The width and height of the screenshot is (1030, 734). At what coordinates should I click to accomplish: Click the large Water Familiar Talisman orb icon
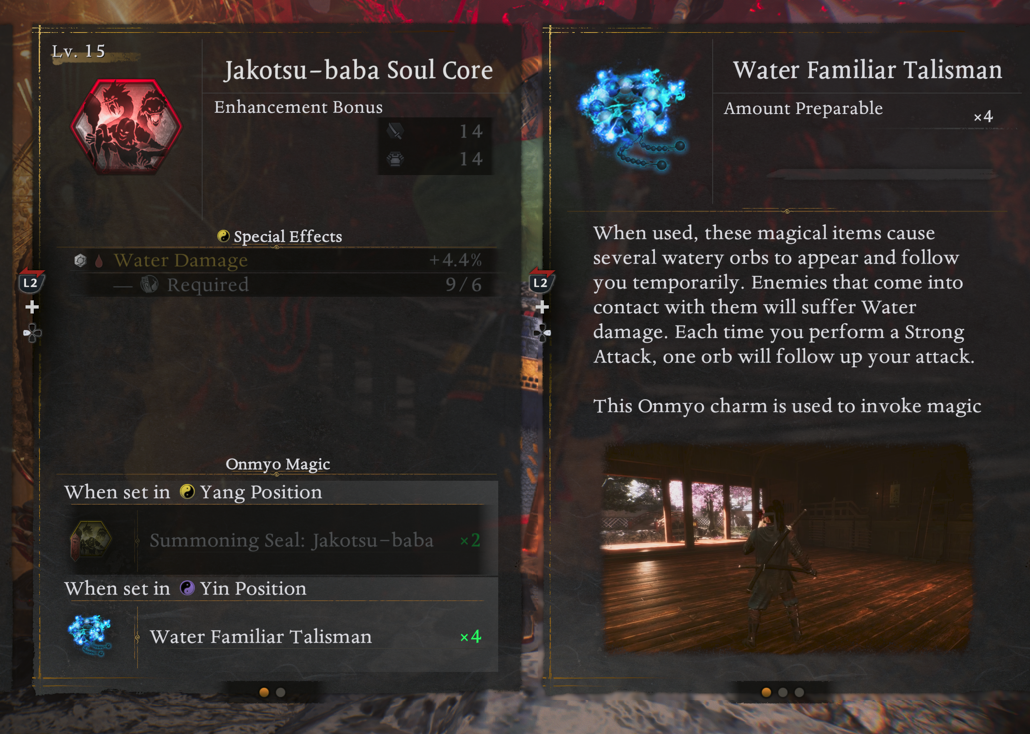tap(634, 115)
